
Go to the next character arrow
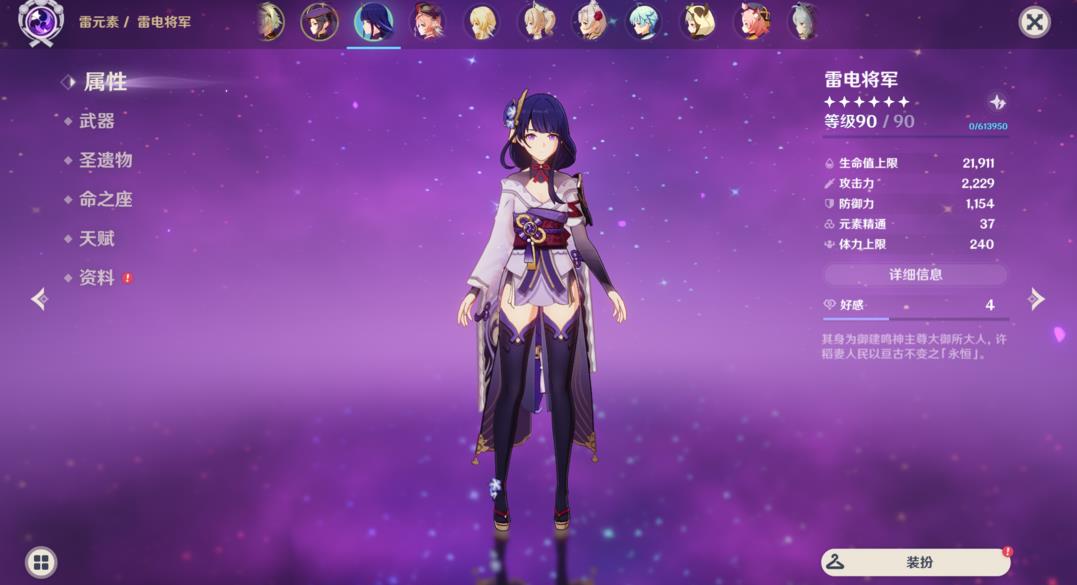(1037, 299)
